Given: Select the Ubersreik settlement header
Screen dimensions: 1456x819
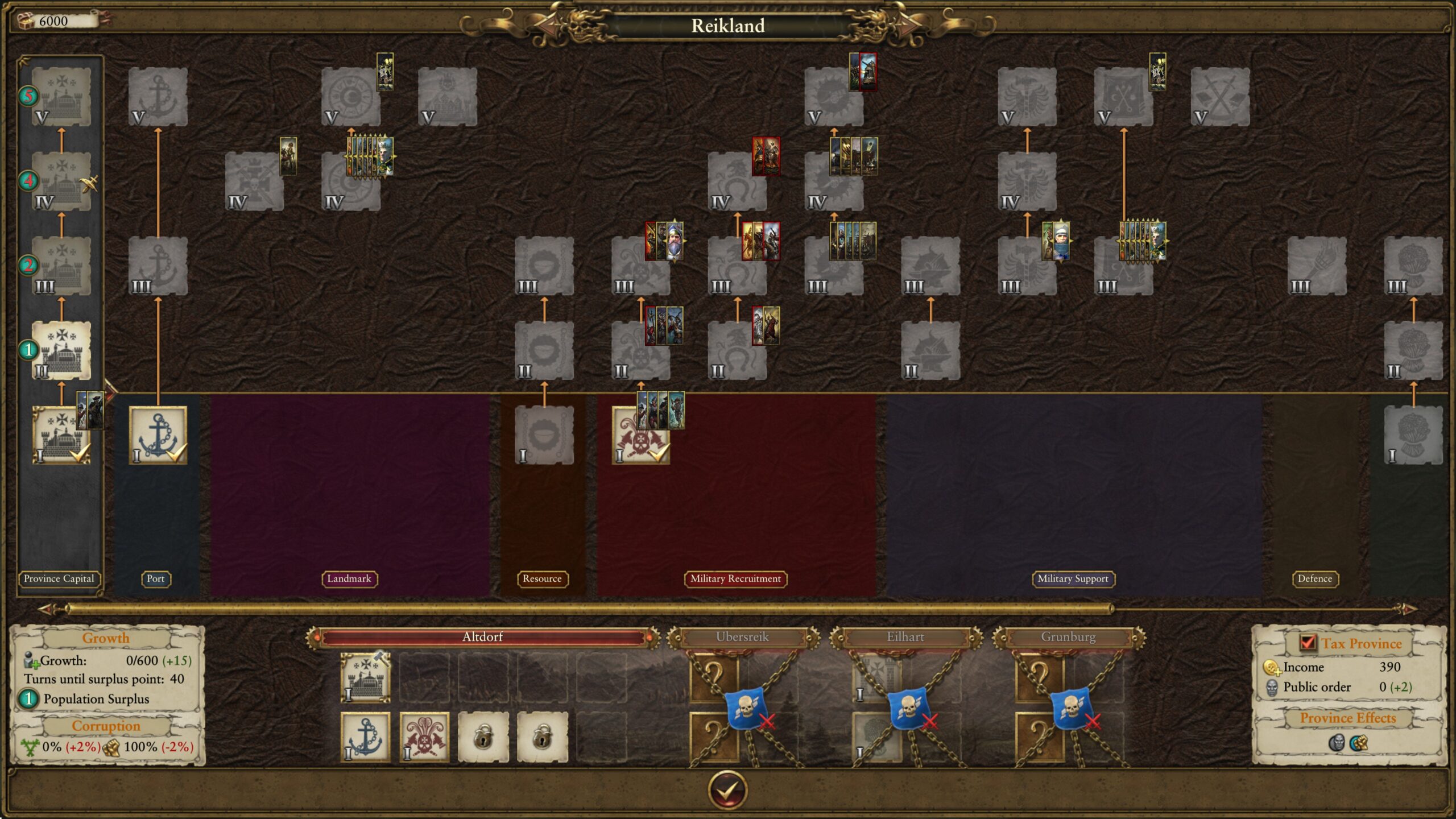Looking at the screenshot, I should (x=742, y=637).
